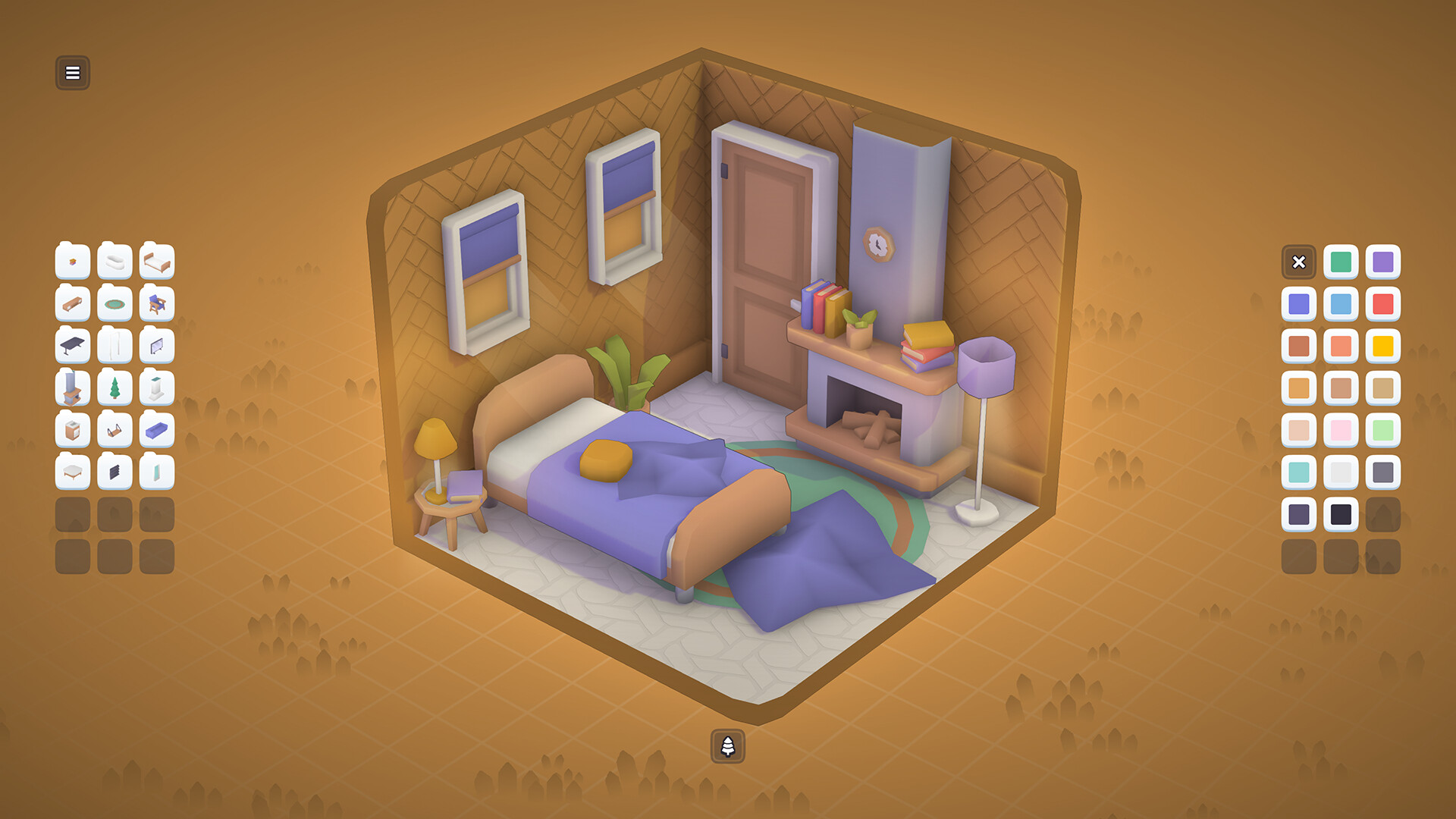
Task: Select the green color swatch
Action: click(1341, 262)
